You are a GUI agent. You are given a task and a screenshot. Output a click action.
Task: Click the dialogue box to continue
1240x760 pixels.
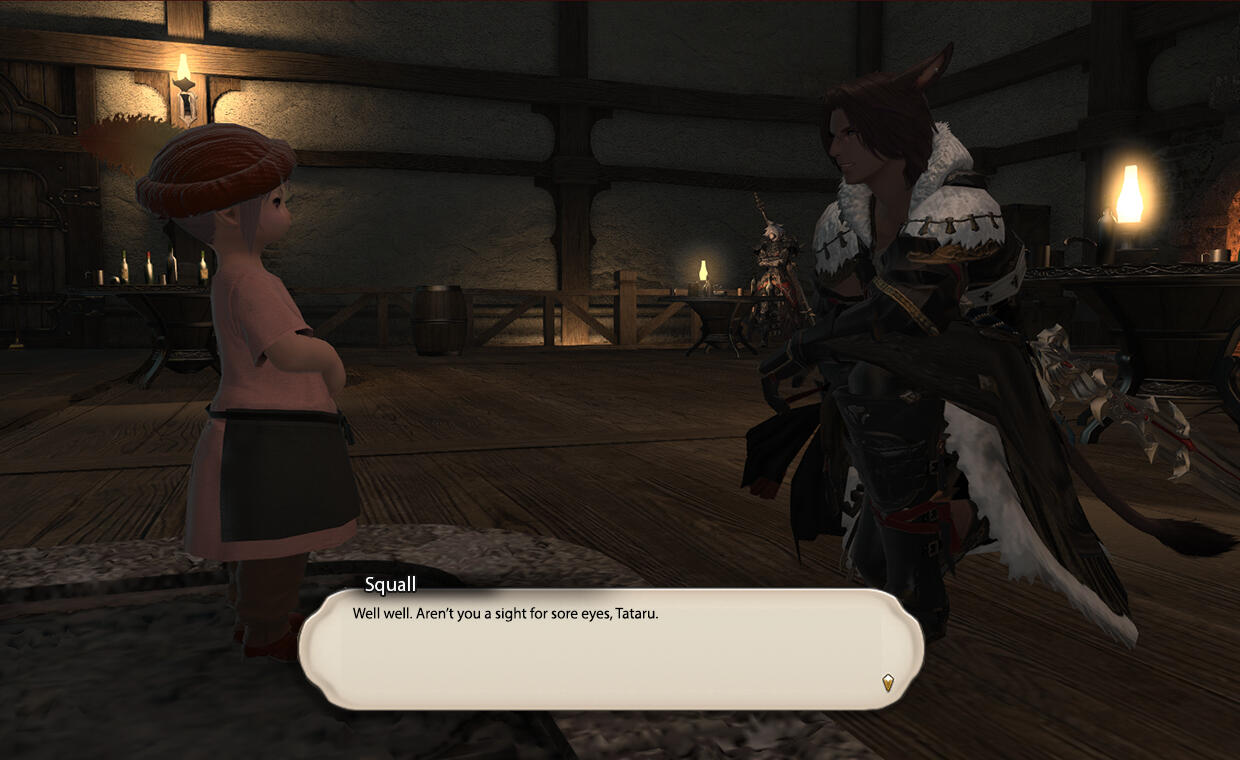point(610,648)
